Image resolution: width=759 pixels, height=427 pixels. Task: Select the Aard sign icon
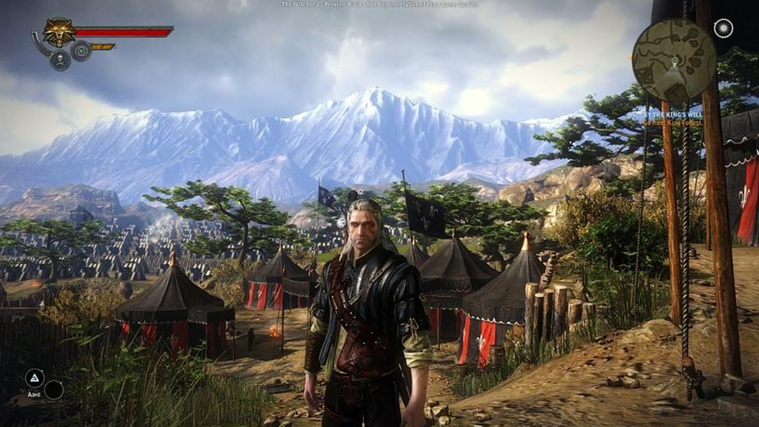tap(33, 378)
